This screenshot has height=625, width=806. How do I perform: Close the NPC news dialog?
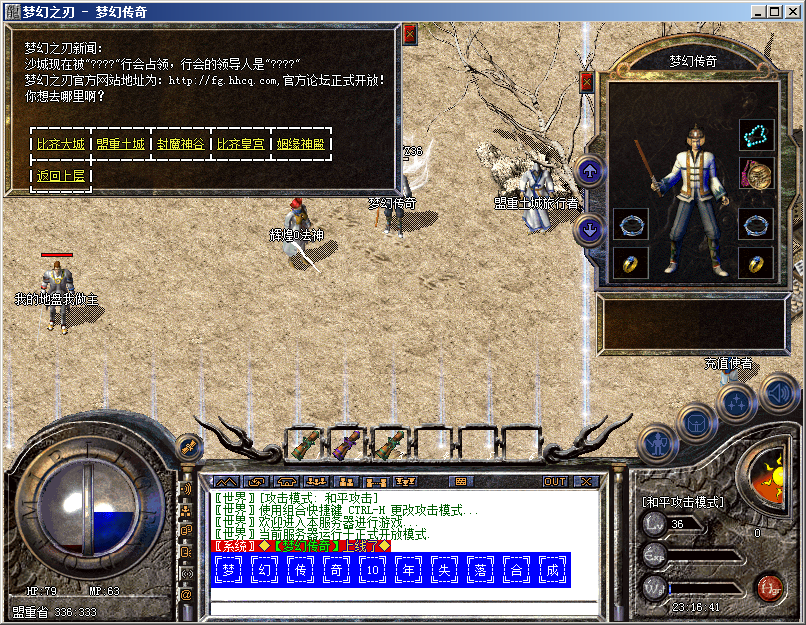point(410,33)
